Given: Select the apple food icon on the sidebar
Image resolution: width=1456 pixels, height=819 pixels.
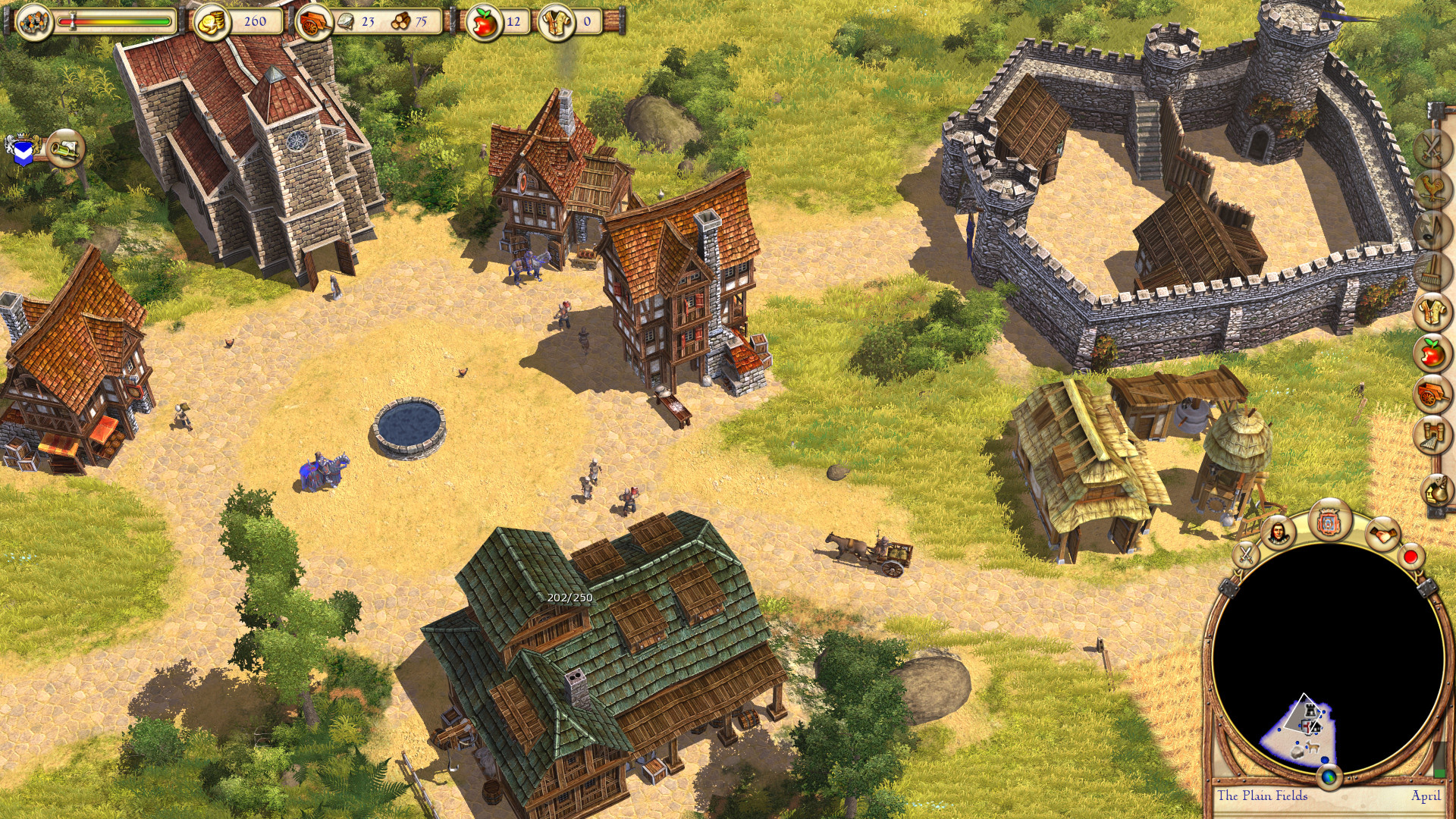Looking at the screenshot, I should point(1433,351).
